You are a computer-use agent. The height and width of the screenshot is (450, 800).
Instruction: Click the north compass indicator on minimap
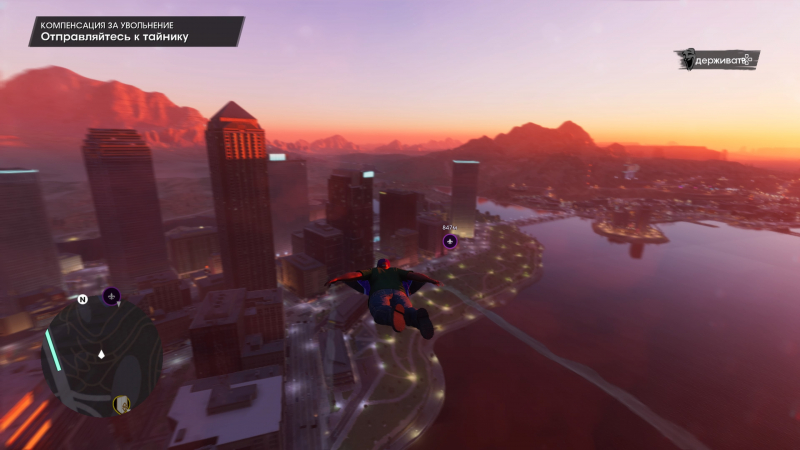[x=82, y=298]
